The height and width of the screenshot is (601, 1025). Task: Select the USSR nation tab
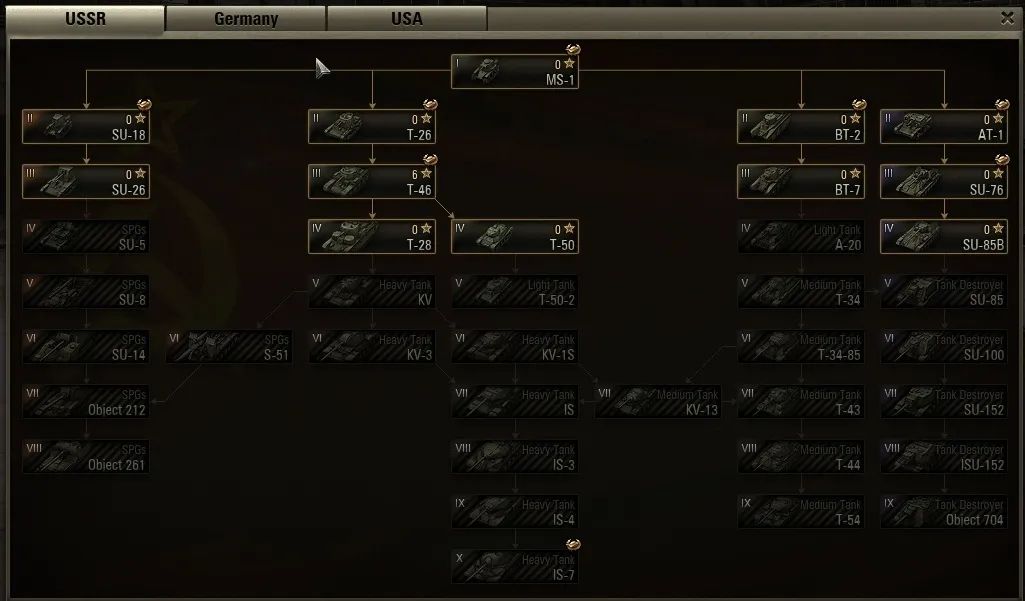click(86, 19)
